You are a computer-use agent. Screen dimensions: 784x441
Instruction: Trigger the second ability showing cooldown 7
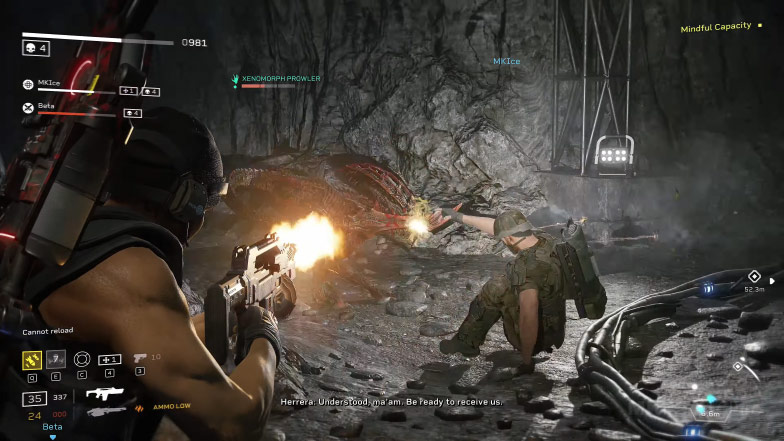57,359
